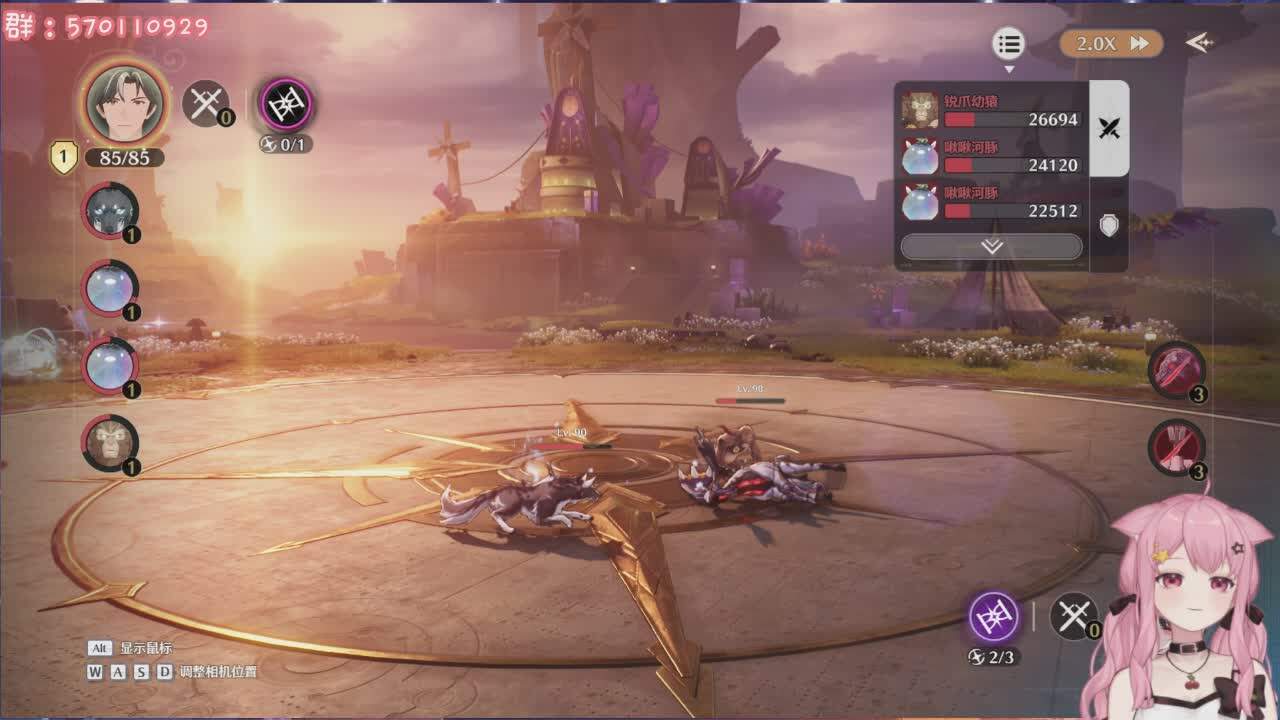Select the 锐爪幼猿 damage row
The image size is (1280, 720).
(x=990, y=110)
